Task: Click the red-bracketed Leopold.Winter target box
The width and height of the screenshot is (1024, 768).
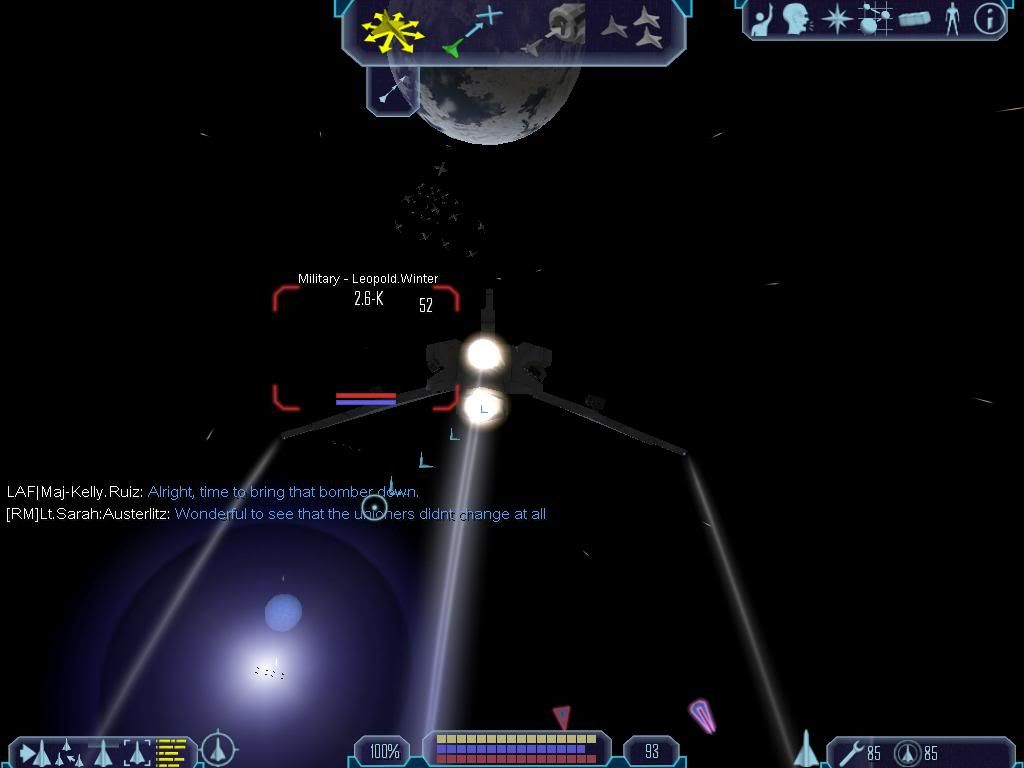Action: 366,348
